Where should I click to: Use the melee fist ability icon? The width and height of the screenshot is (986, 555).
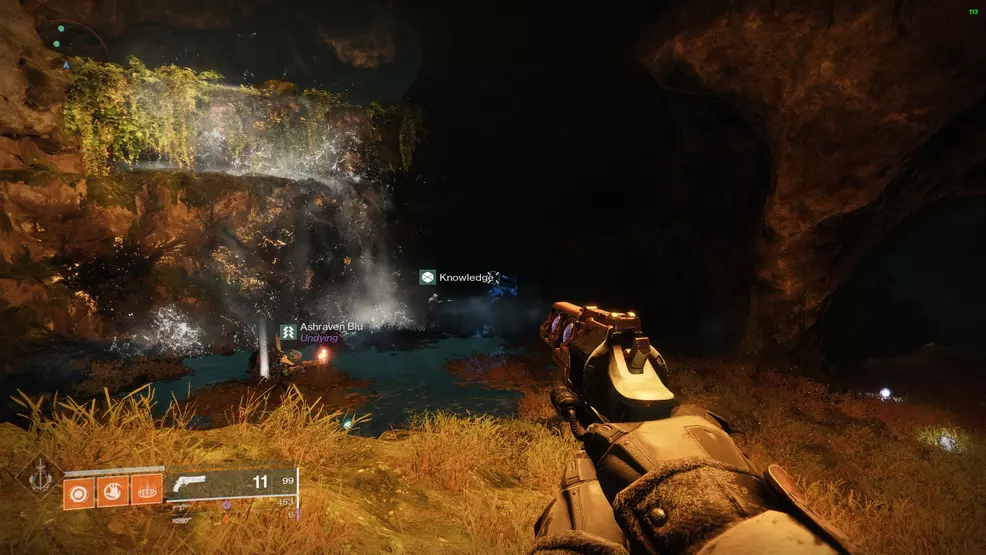tap(113, 491)
